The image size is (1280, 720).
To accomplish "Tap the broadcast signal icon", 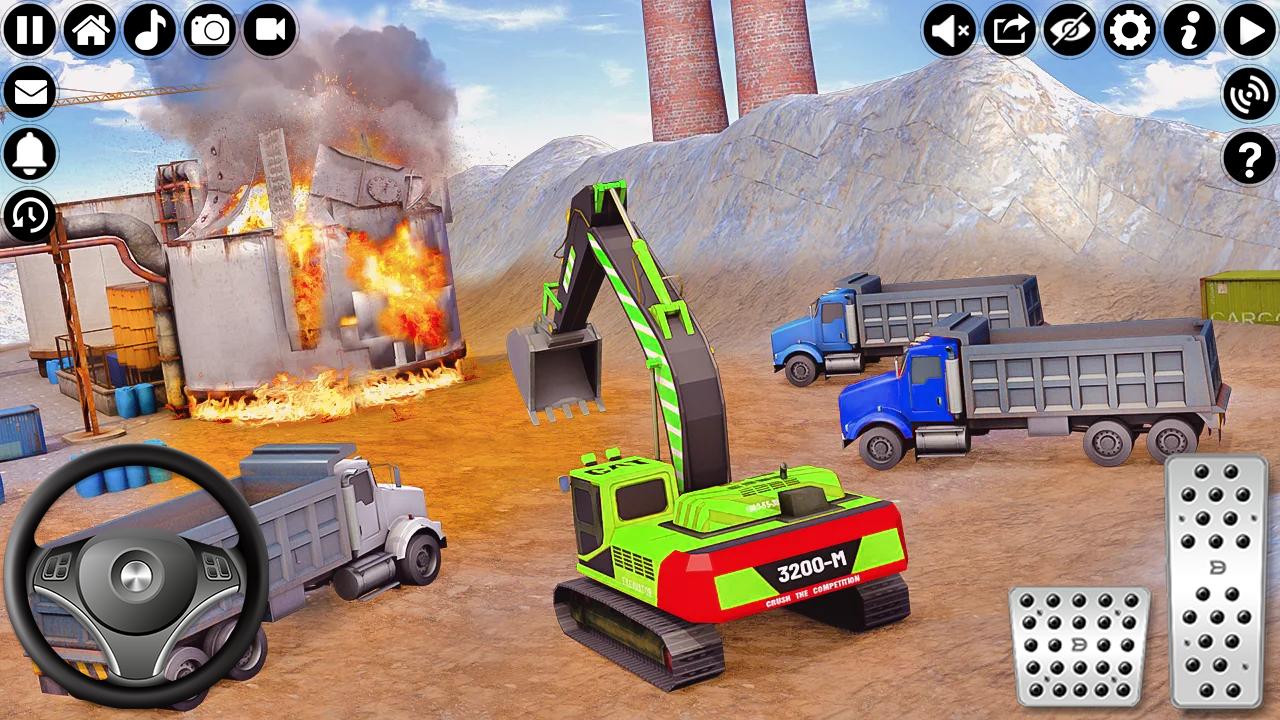I will click(1250, 94).
